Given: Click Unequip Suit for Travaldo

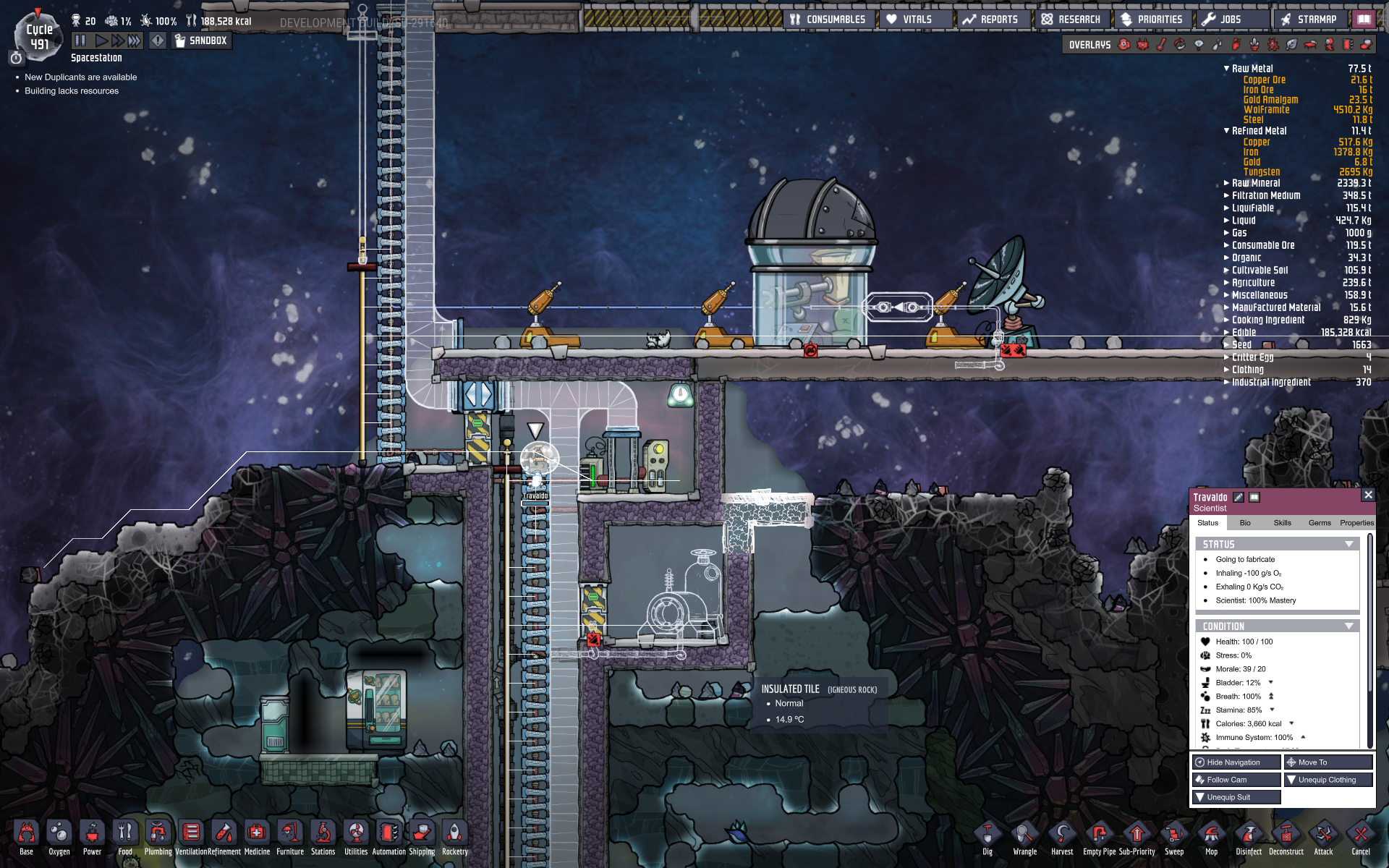Looking at the screenshot, I should [1236, 797].
